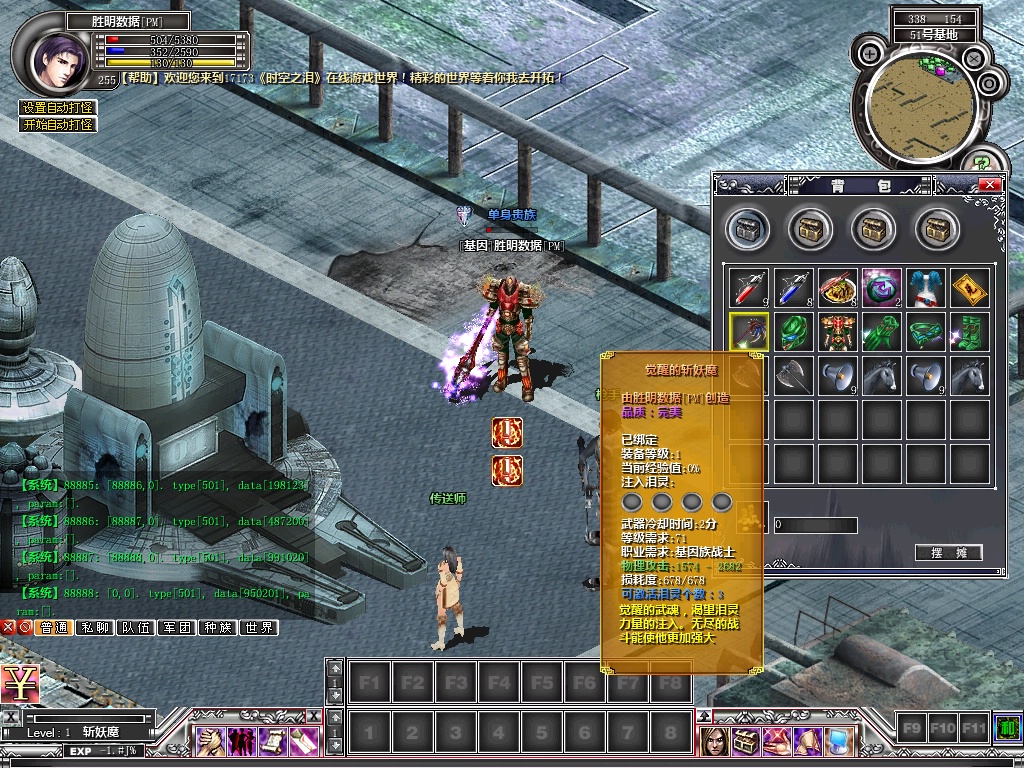
Task: Select the yellow ticket item slot
Action: (969, 288)
